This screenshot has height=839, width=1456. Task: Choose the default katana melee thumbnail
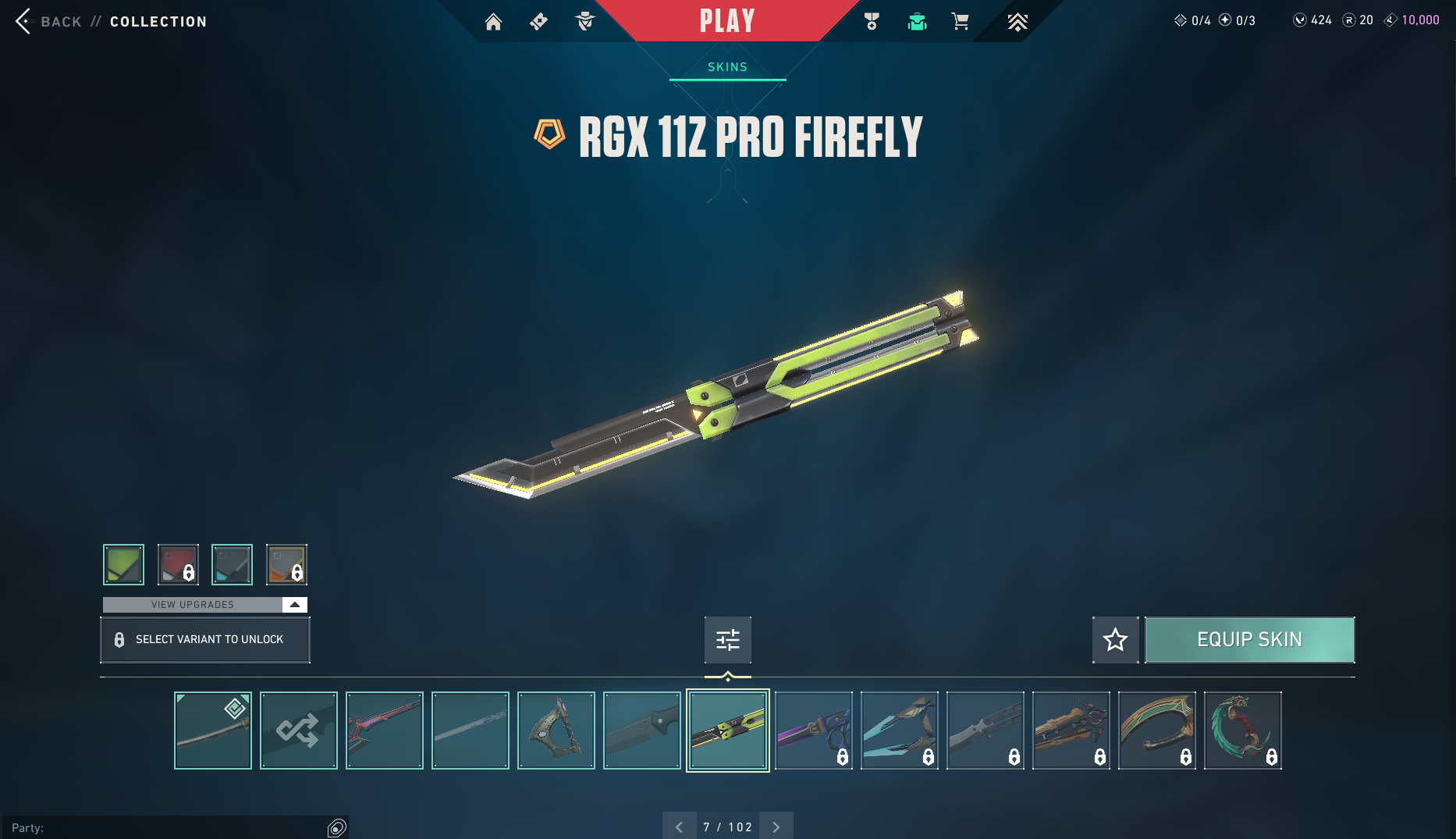[x=213, y=731]
